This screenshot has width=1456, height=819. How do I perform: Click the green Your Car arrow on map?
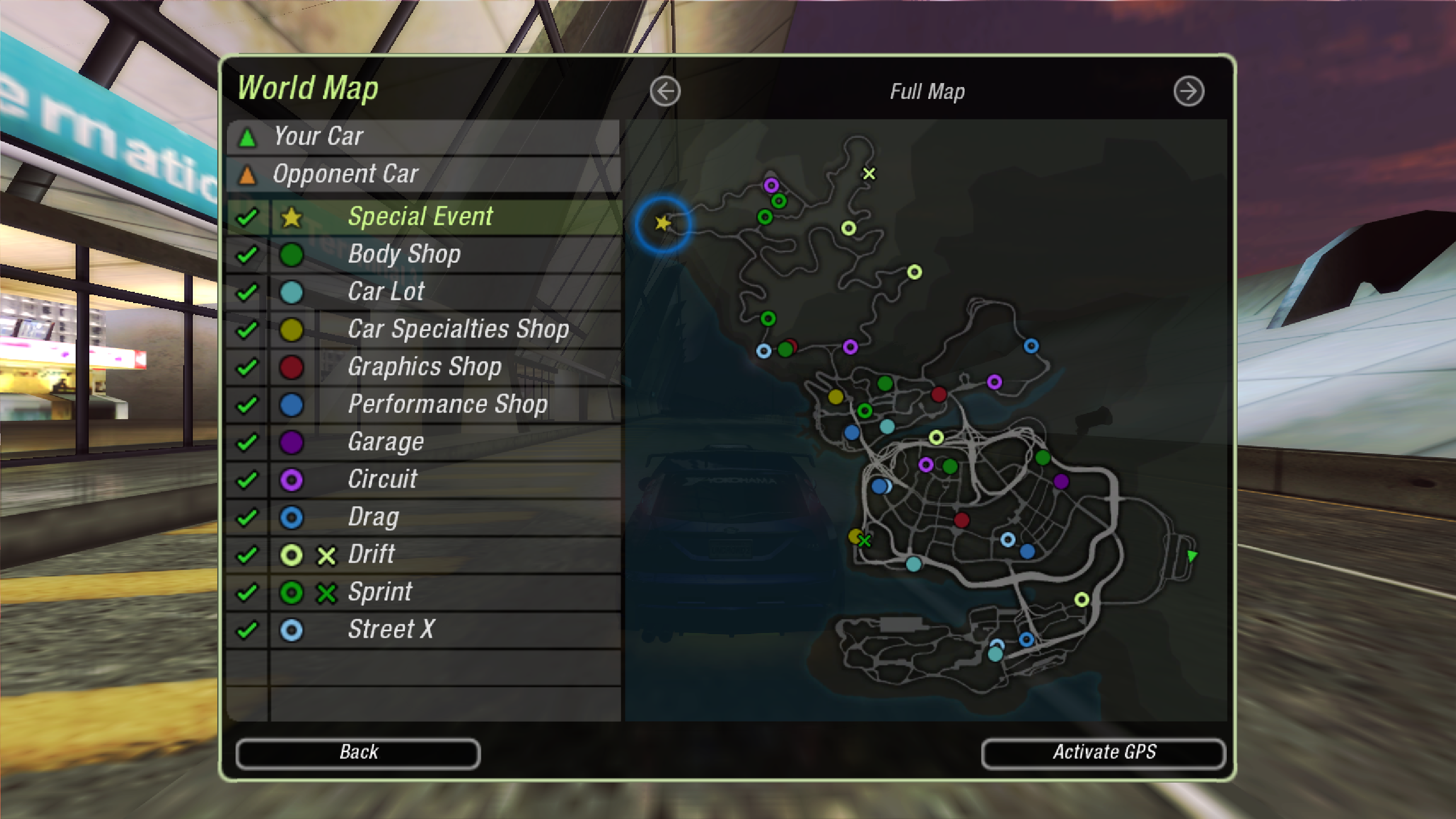1192,556
